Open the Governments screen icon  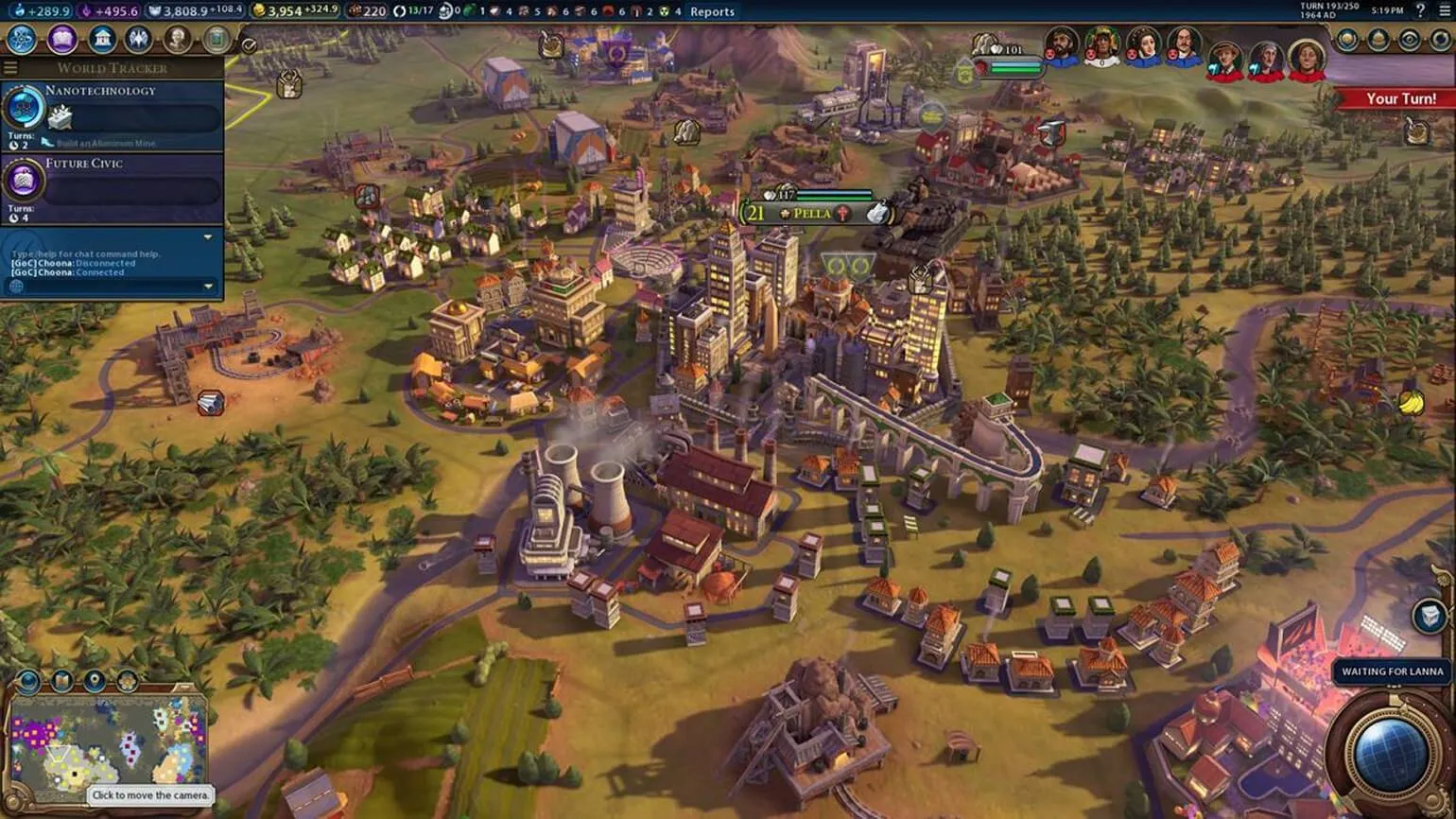[x=101, y=40]
